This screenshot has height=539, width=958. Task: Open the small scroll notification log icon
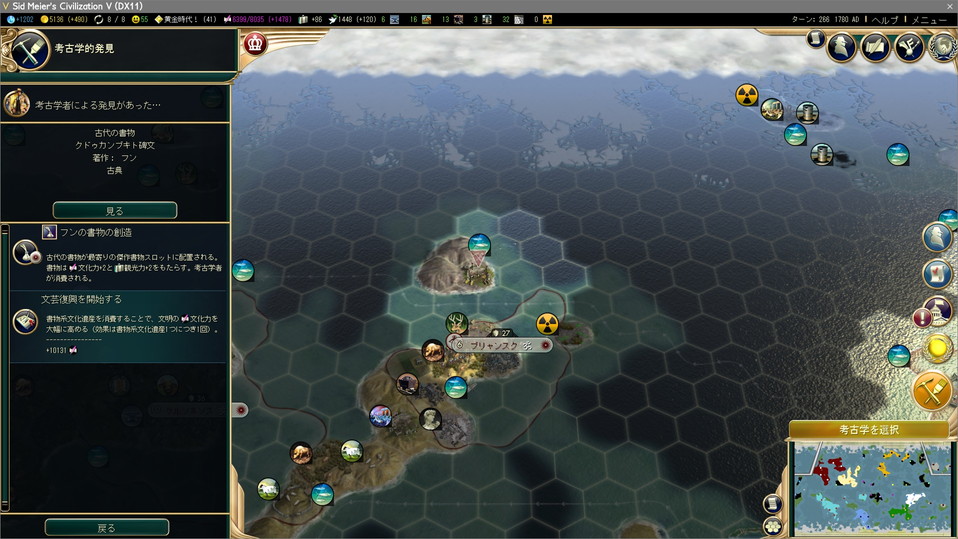(816, 39)
